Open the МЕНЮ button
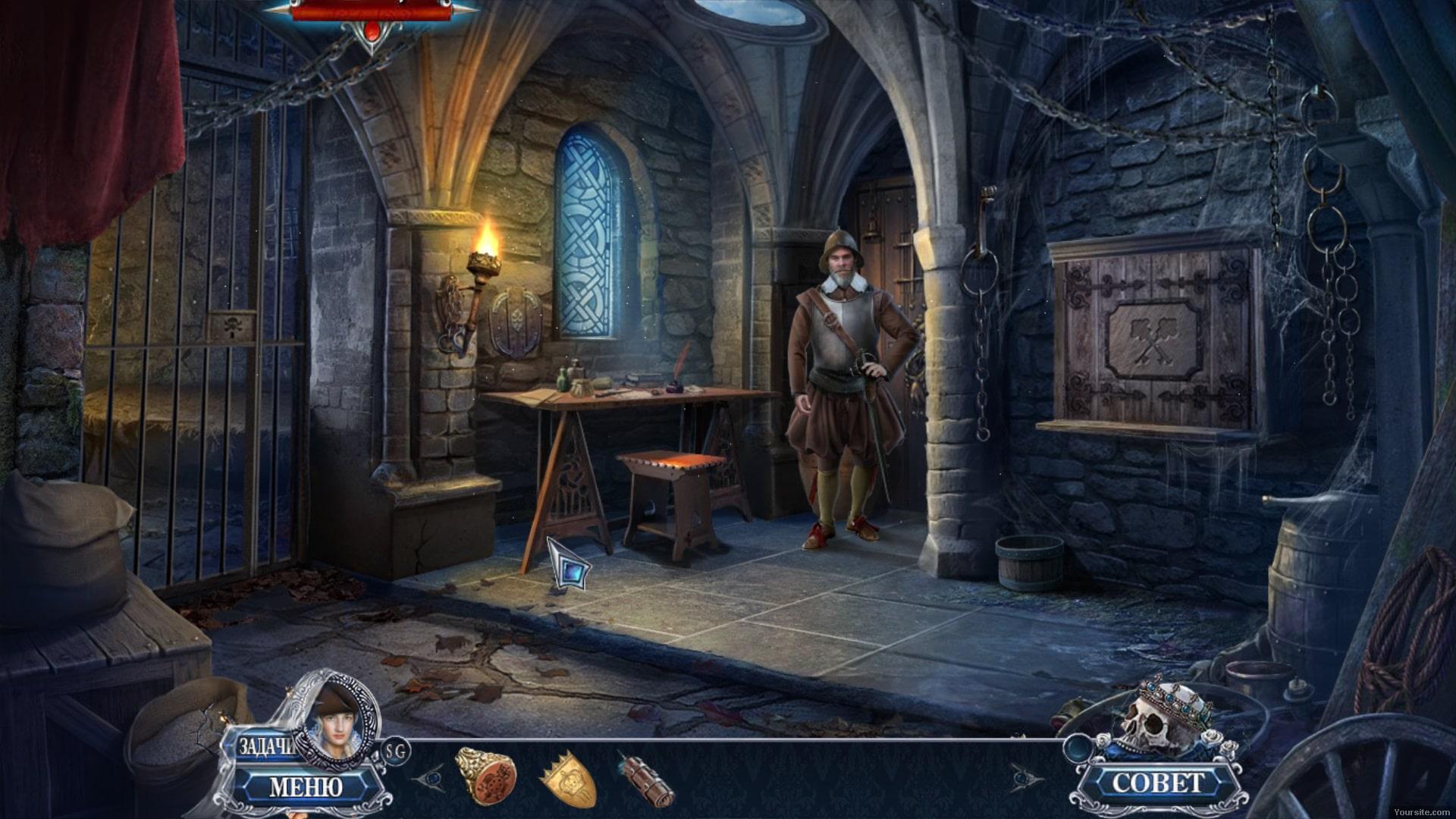 point(306,787)
